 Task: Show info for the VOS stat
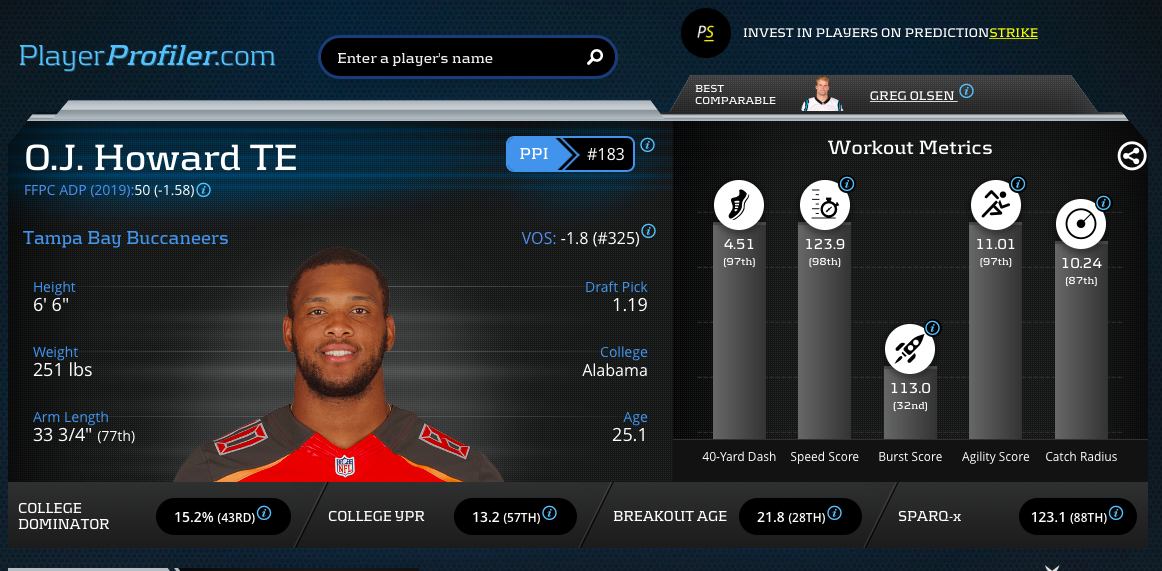pos(648,231)
